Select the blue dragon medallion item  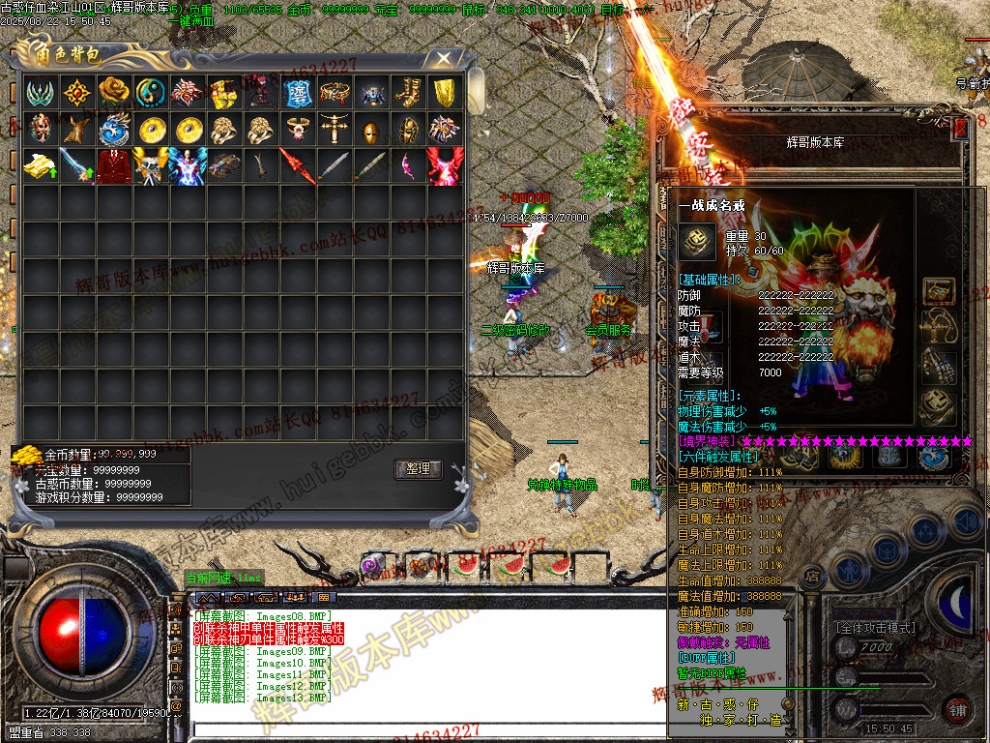(115, 129)
